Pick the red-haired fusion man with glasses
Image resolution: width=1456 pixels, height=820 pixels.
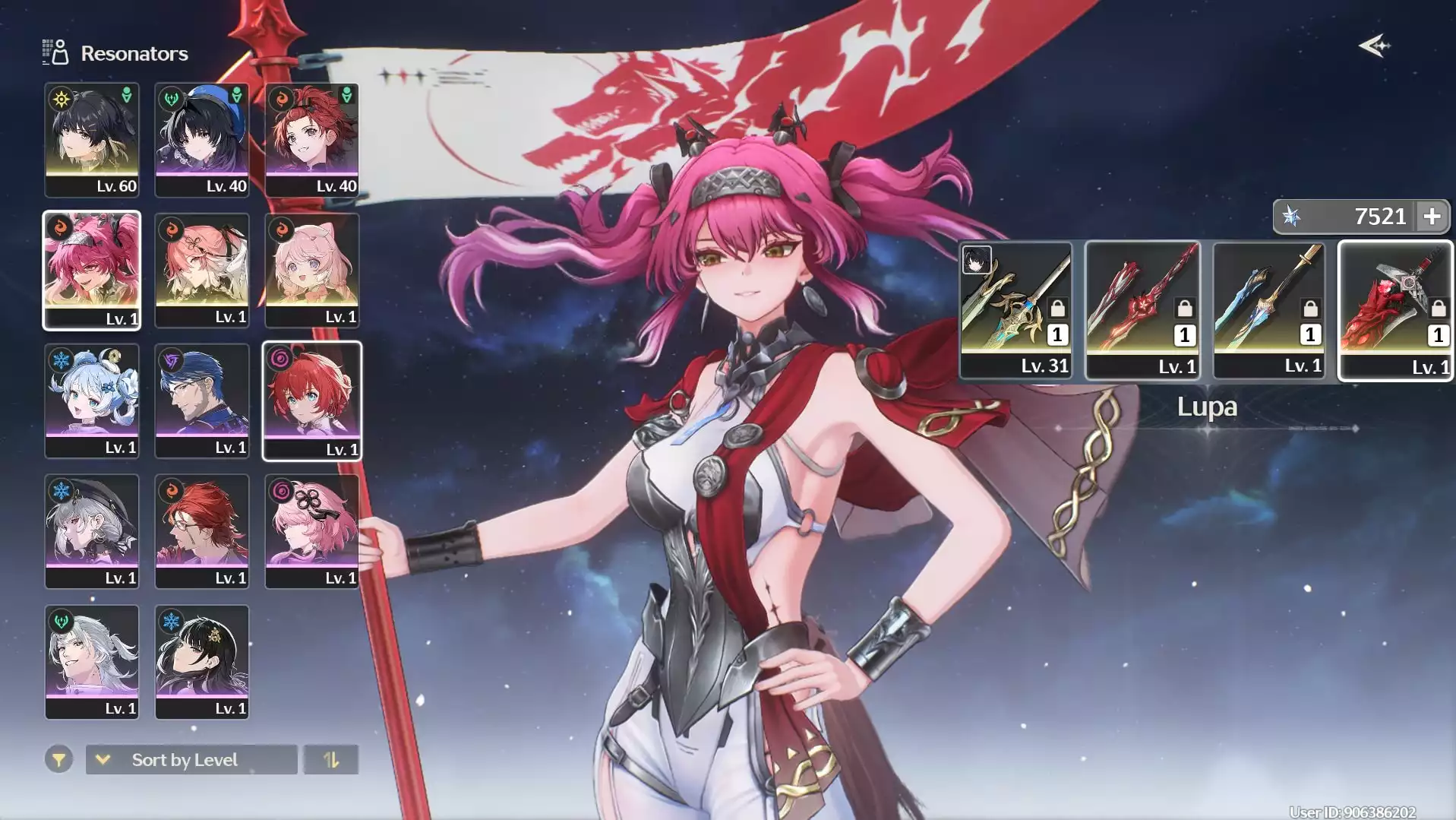pos(202,531)
